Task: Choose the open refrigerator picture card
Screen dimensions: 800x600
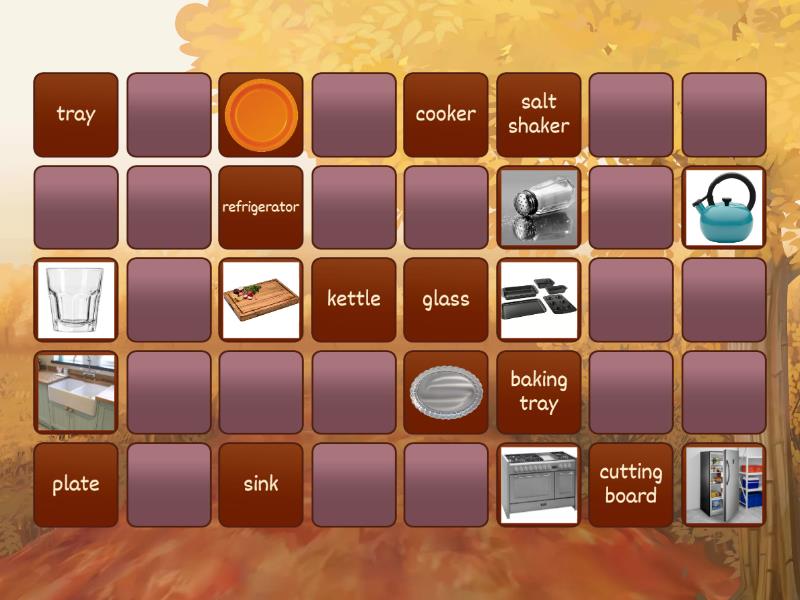Action: pos(724,484)
